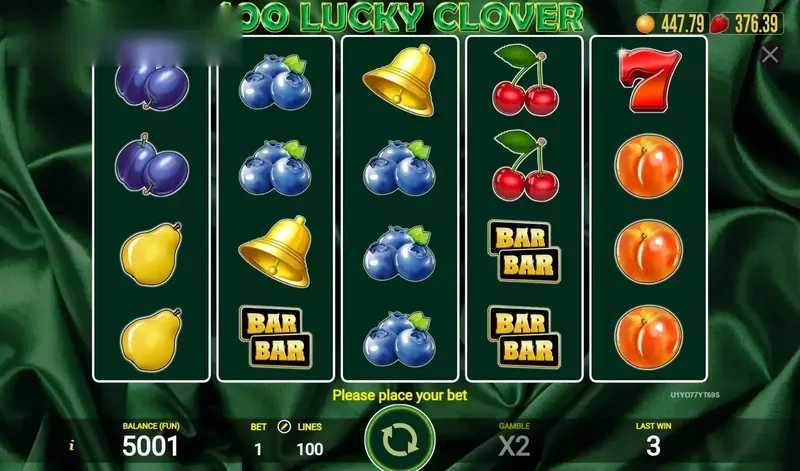This screenshot has height=471, width=800.
Task: Open the strawberry jackpot display
Action: point(747,23)
